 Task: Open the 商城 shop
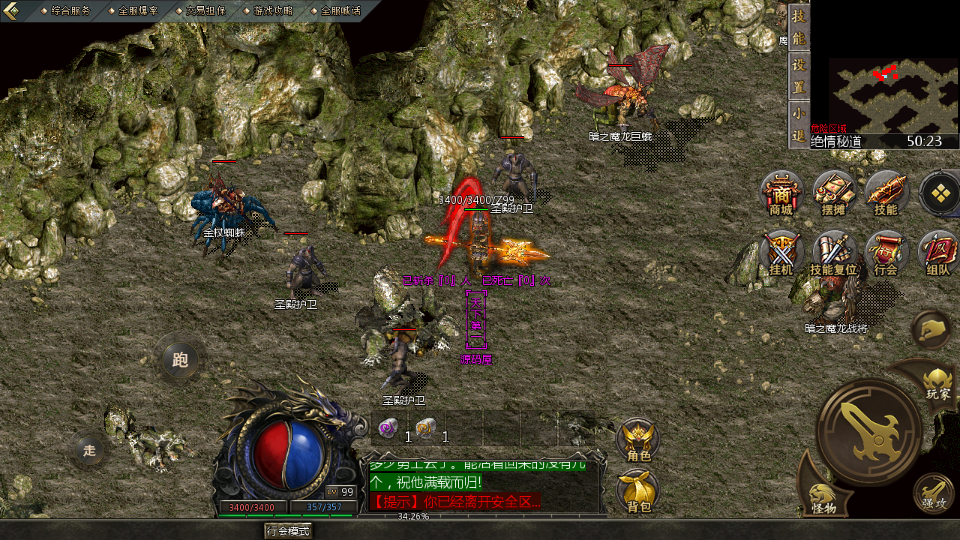(781, 193)
